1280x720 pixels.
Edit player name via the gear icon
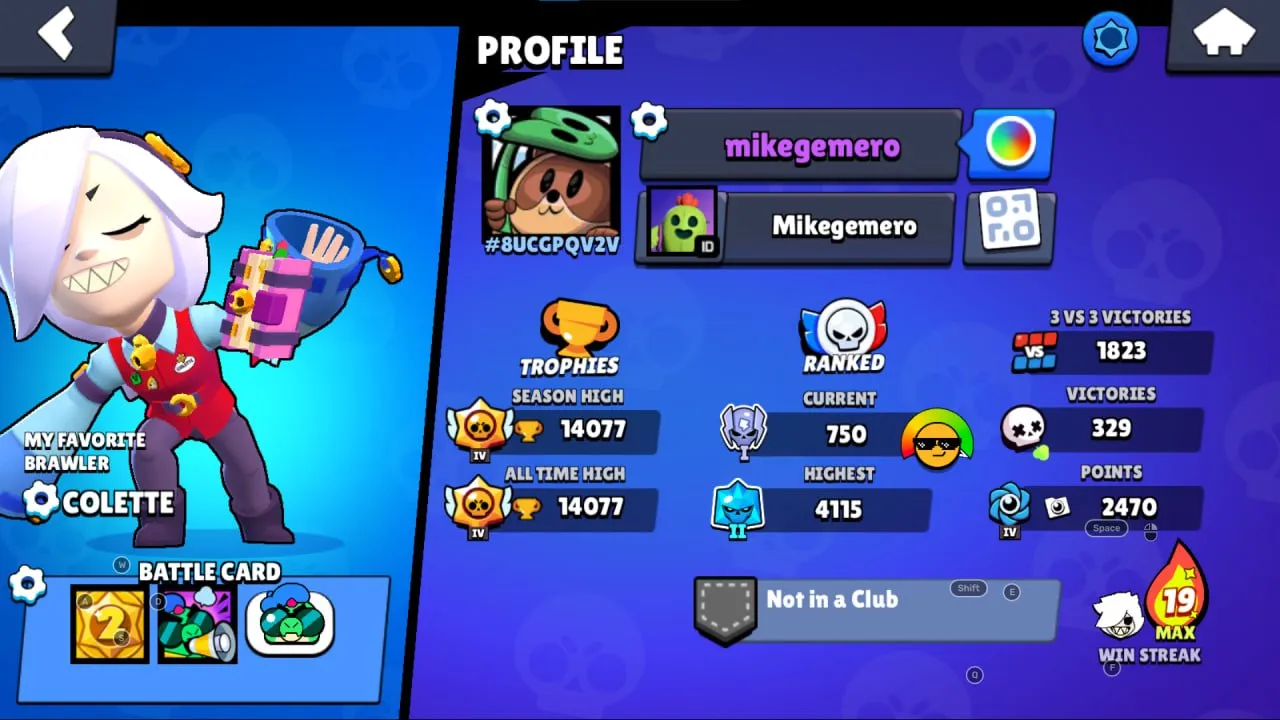[651, 121]
